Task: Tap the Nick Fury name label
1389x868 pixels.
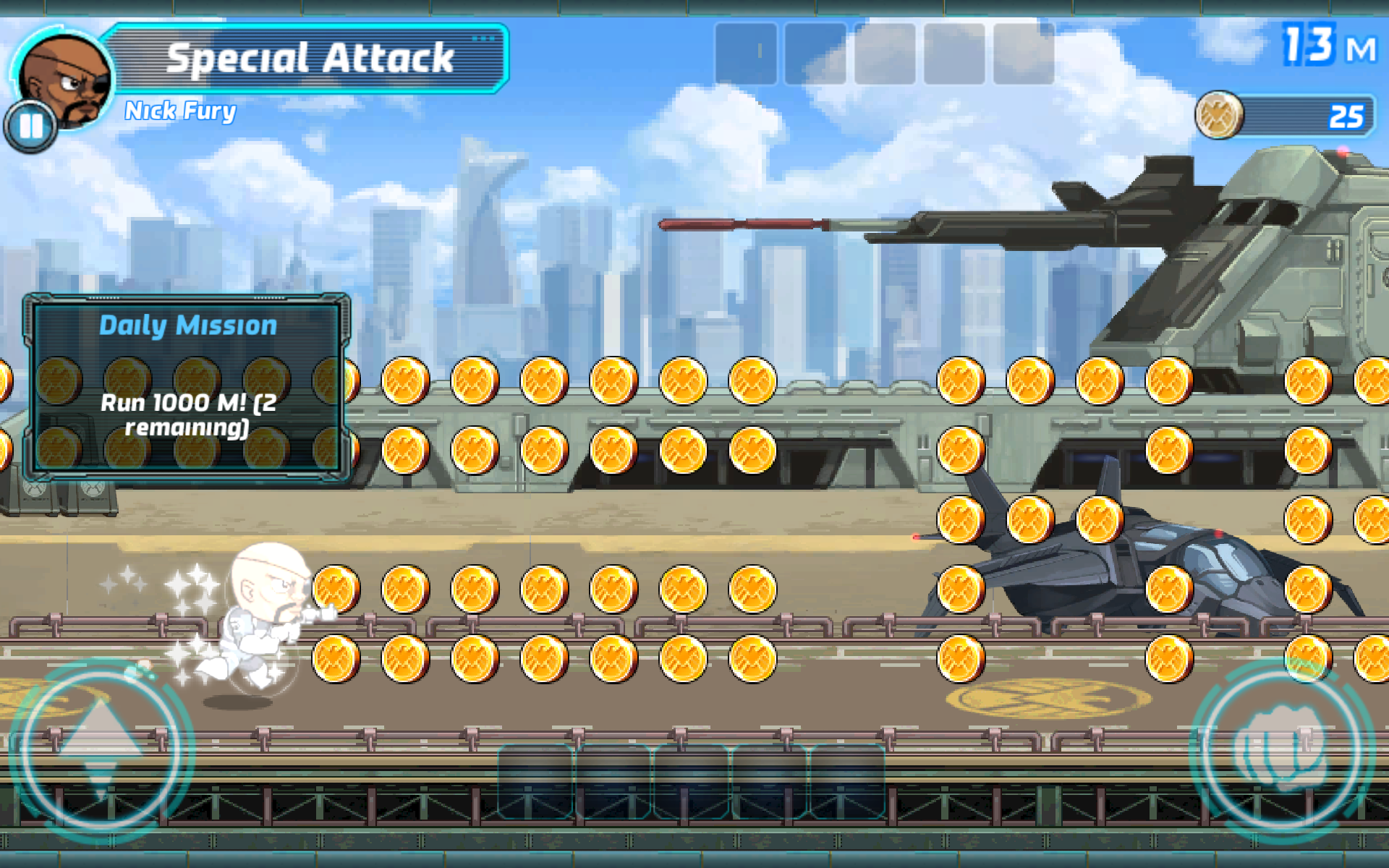Action: pyautogui.click(x=181, y=110)
